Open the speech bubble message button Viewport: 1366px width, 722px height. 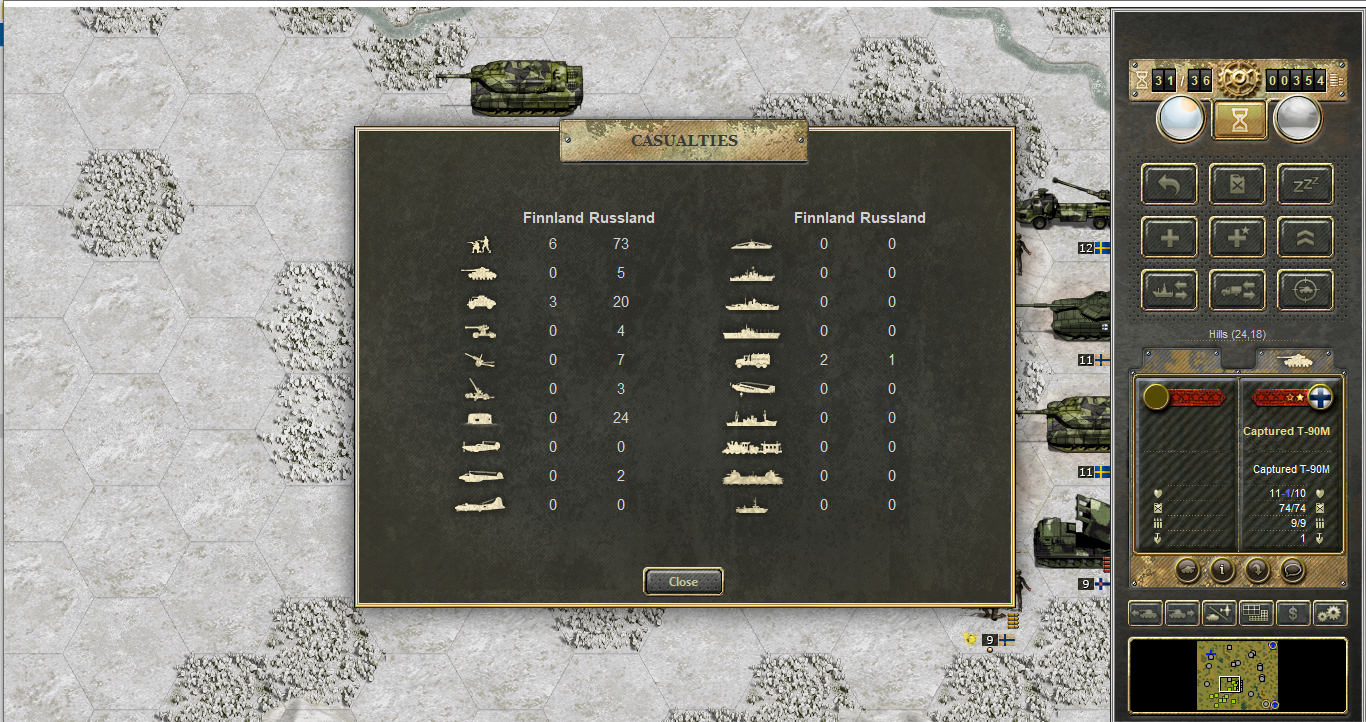pyautogui.click(x=1293, y=570)
